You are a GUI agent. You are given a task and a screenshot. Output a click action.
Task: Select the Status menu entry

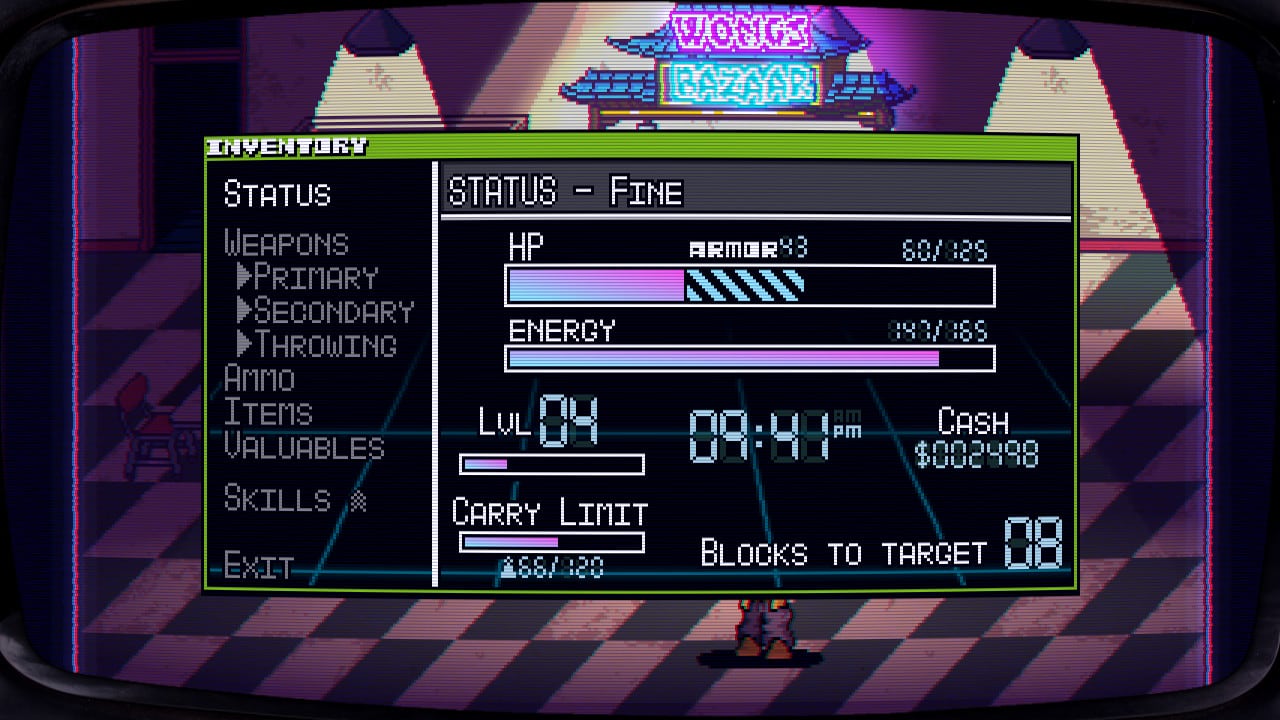click(x=277, y=194)
